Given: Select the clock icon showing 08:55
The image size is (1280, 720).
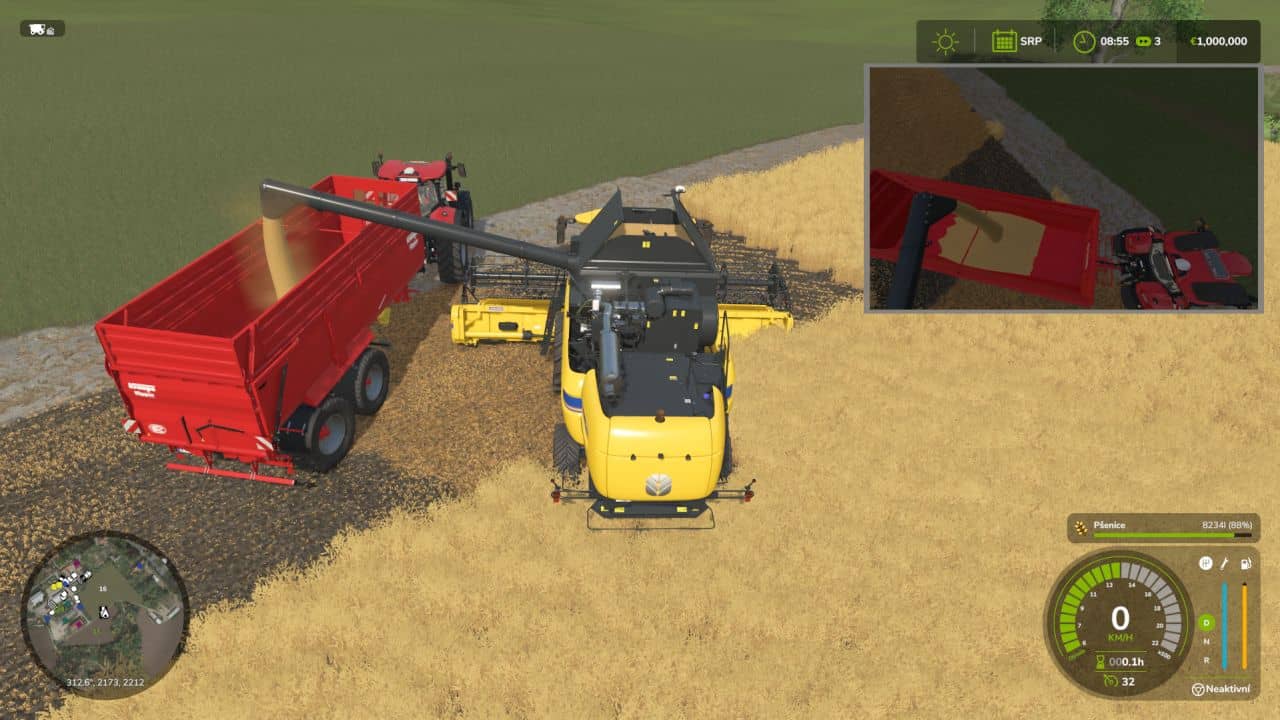Looking at the screenshot, I should [1083, 41].
